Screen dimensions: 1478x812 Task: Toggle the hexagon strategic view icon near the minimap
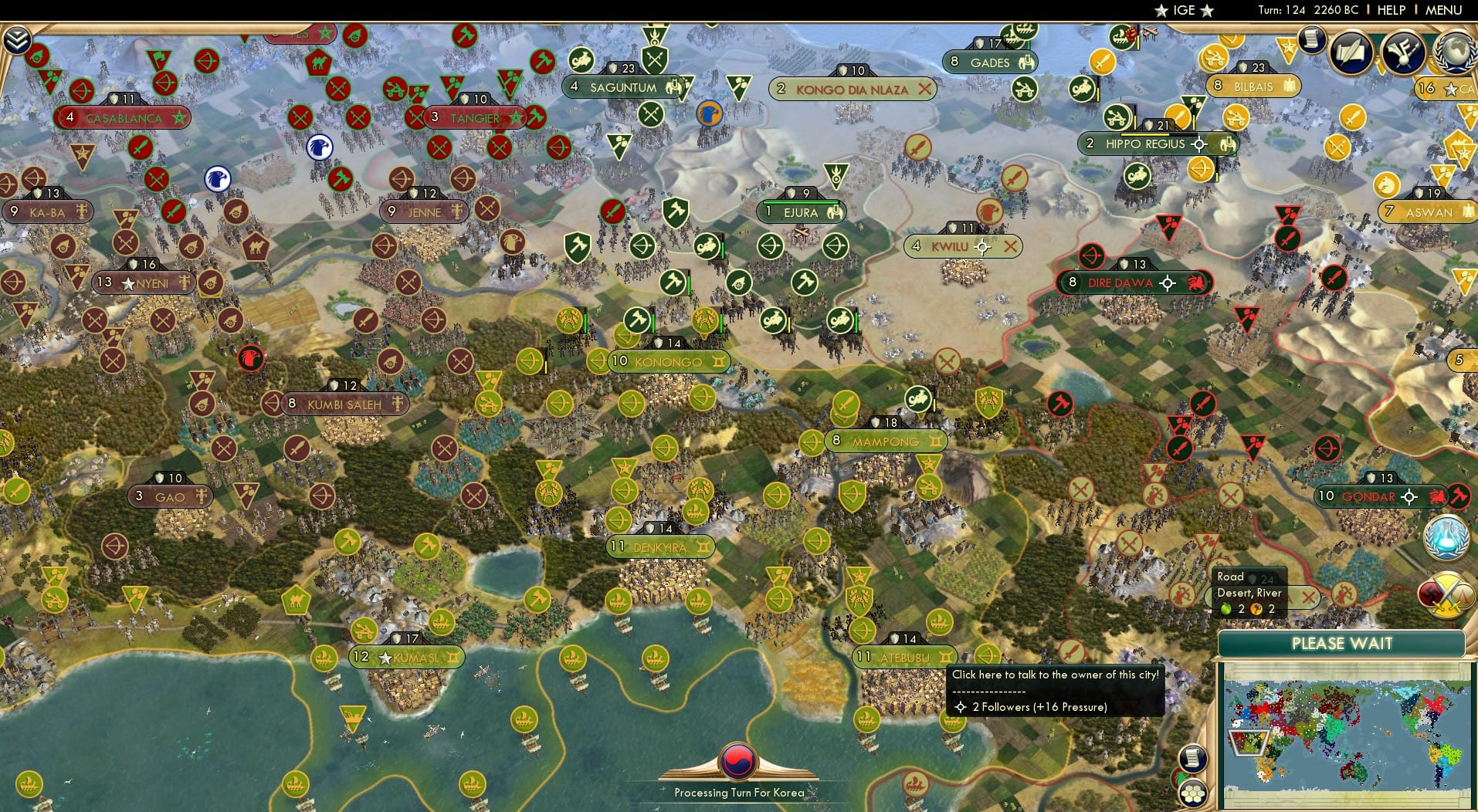1194,792
